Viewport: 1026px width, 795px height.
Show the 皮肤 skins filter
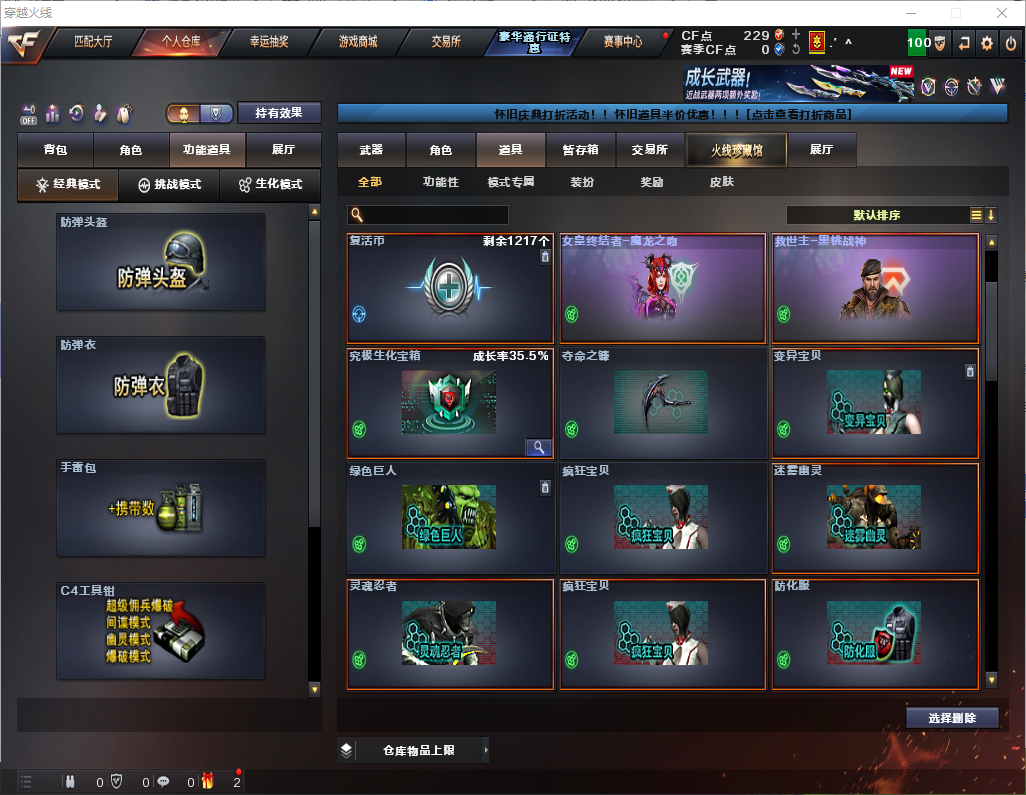tap(721, 182)
